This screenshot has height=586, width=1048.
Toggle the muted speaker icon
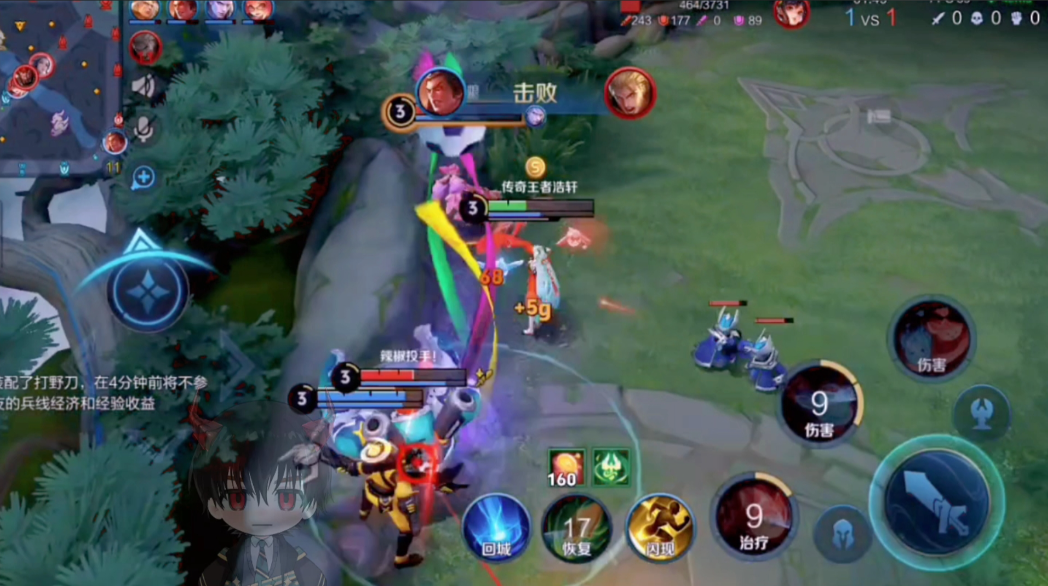point(144,87)
